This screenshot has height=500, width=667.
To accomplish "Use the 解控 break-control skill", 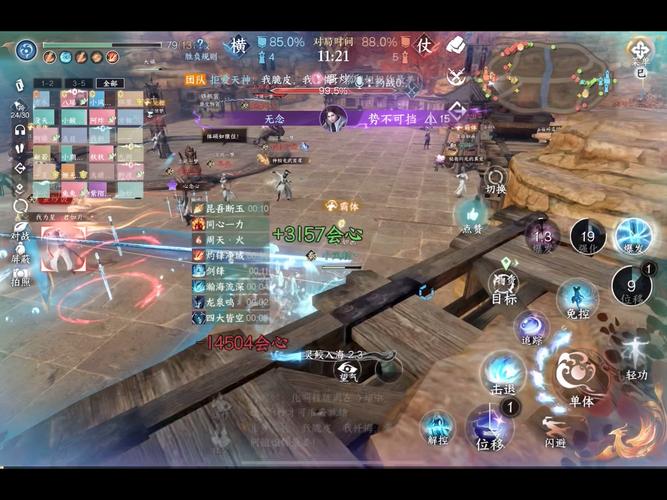I will 436,427.
